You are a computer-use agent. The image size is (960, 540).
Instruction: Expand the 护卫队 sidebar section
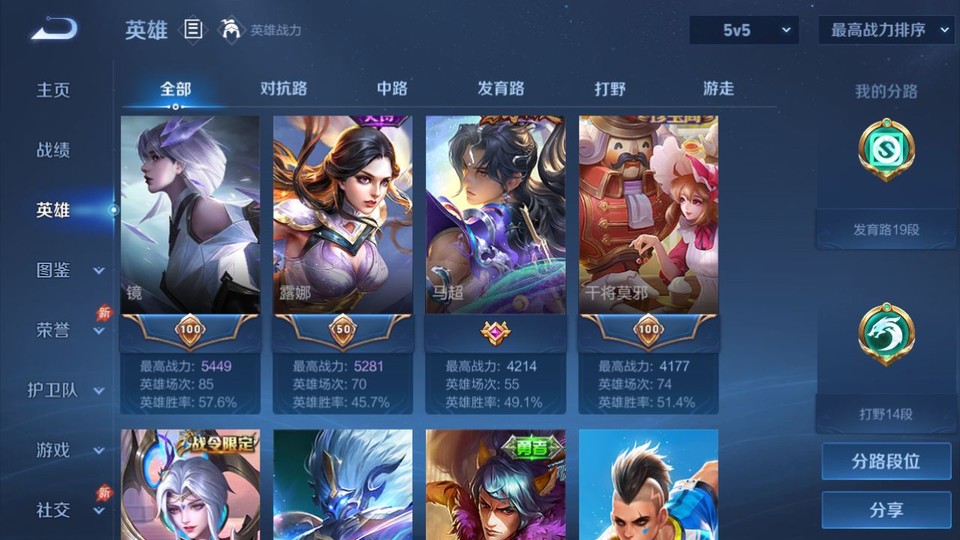66,390
